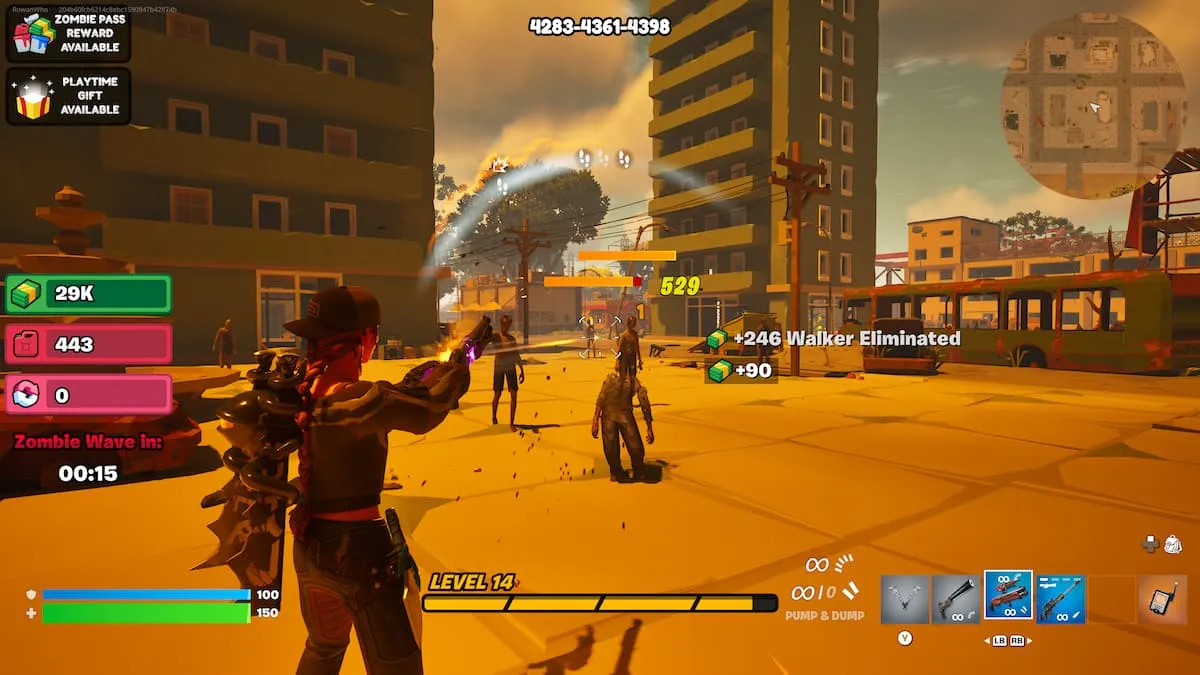This screenshot has height=675, width=1200.
Task: Click the circular minimap
Action: click(1093, 106)
